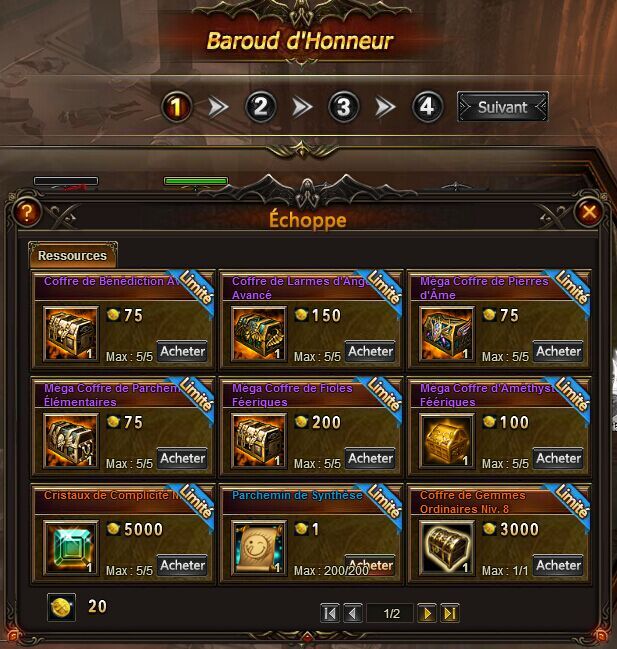Buy the Méga Coffre de Pierres d'Âme
This screenshot has height=649, width=617.
(558, 351)
